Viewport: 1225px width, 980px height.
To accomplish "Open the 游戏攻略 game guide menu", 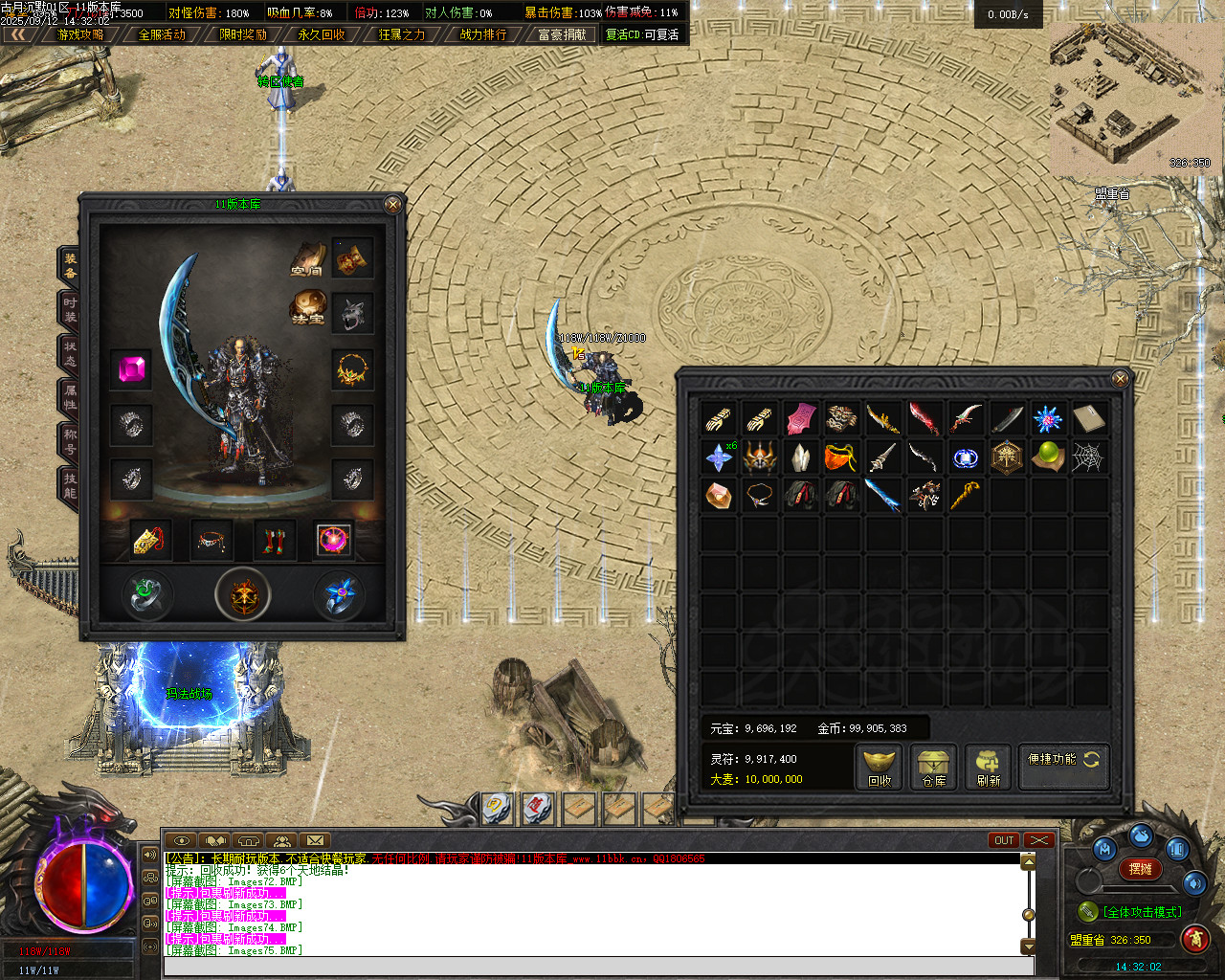I will (x=80, y=34).
